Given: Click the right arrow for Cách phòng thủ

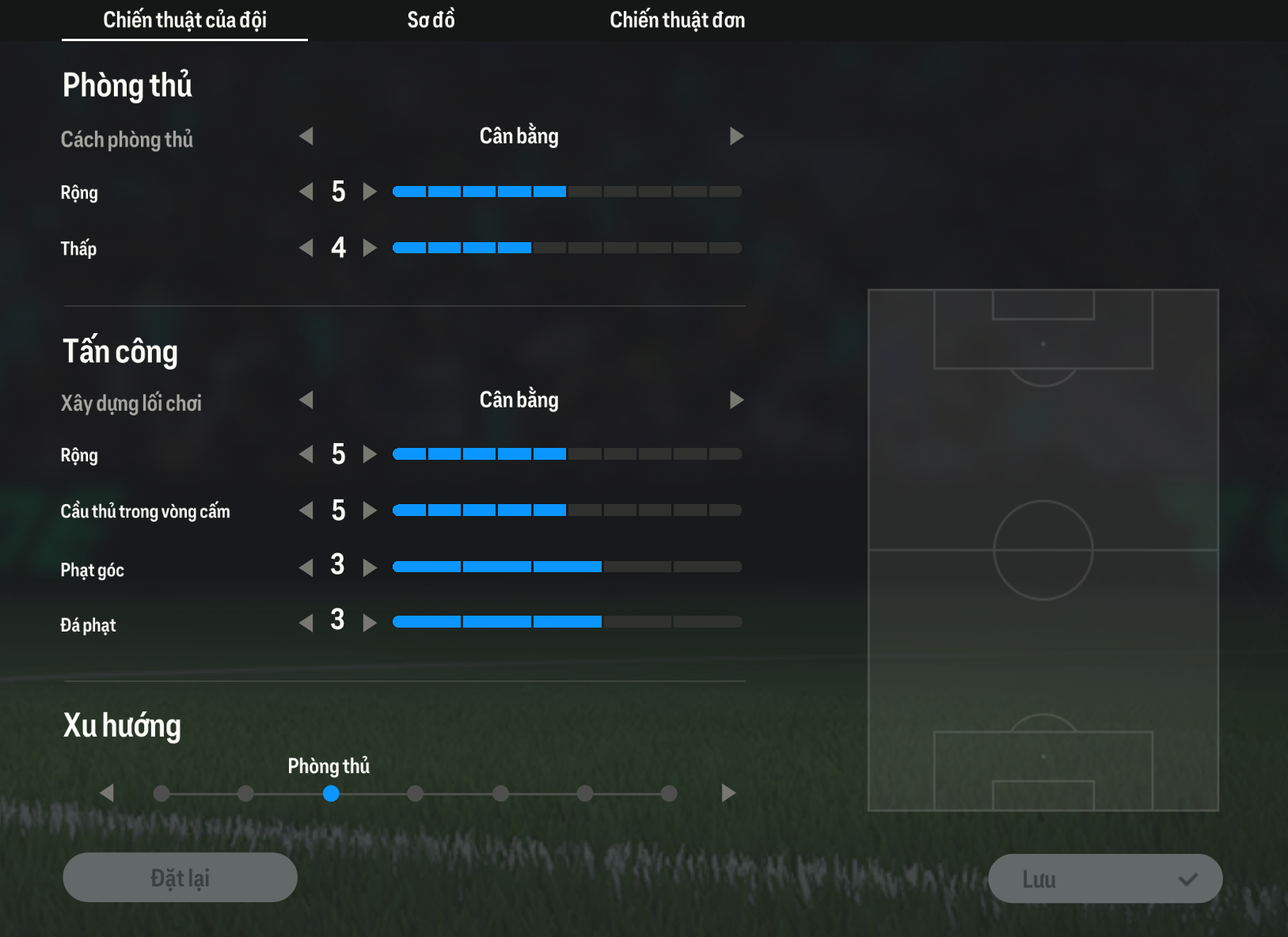Looking at the screenshot, I should 736,136.
